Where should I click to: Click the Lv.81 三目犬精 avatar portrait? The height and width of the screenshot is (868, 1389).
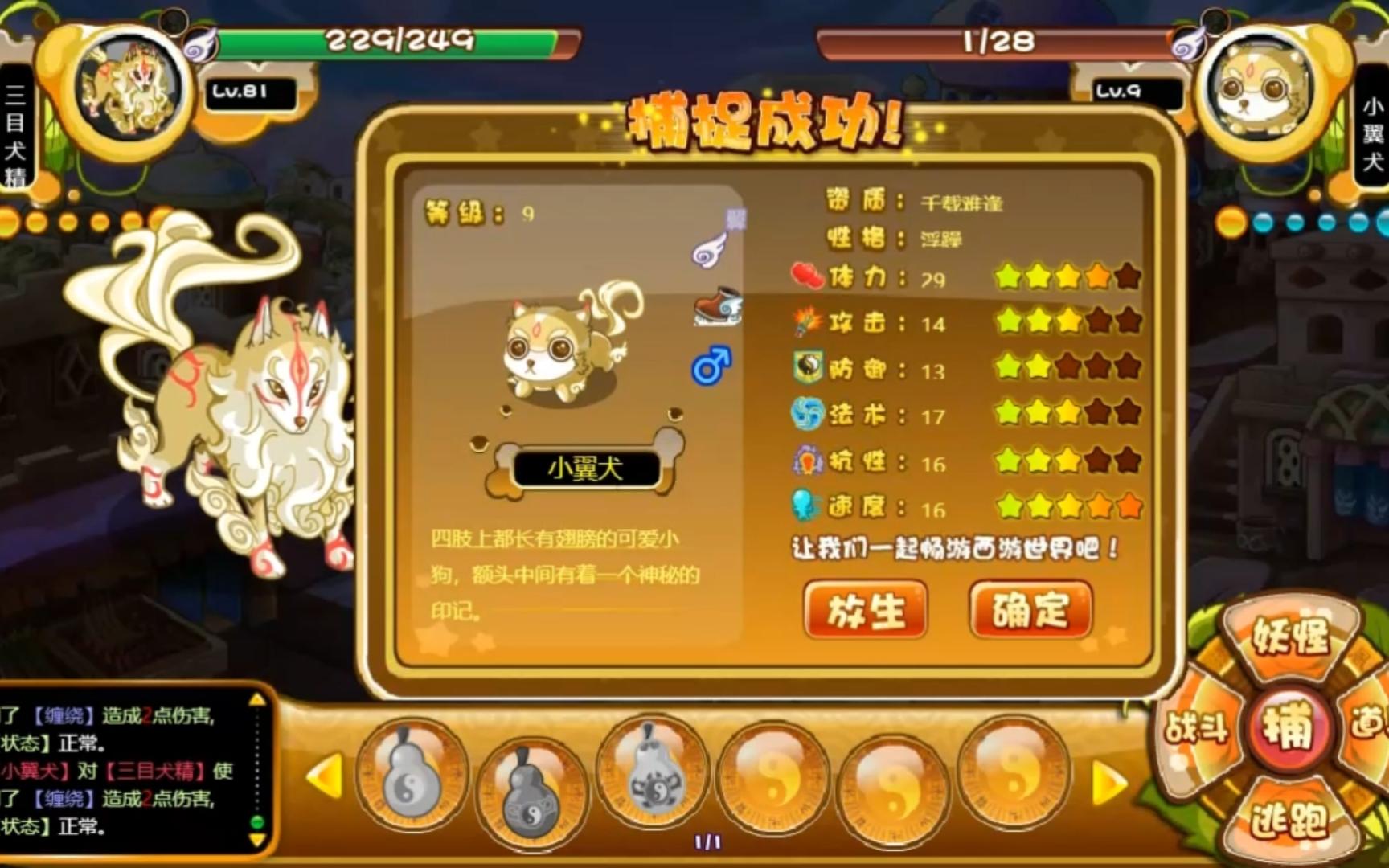tap(129, 83)
